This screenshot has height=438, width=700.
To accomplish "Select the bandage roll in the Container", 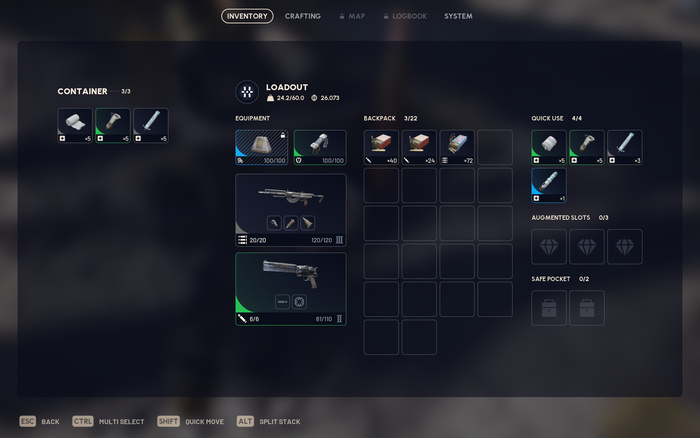I will pyautogui.click(x=75, y=126).
